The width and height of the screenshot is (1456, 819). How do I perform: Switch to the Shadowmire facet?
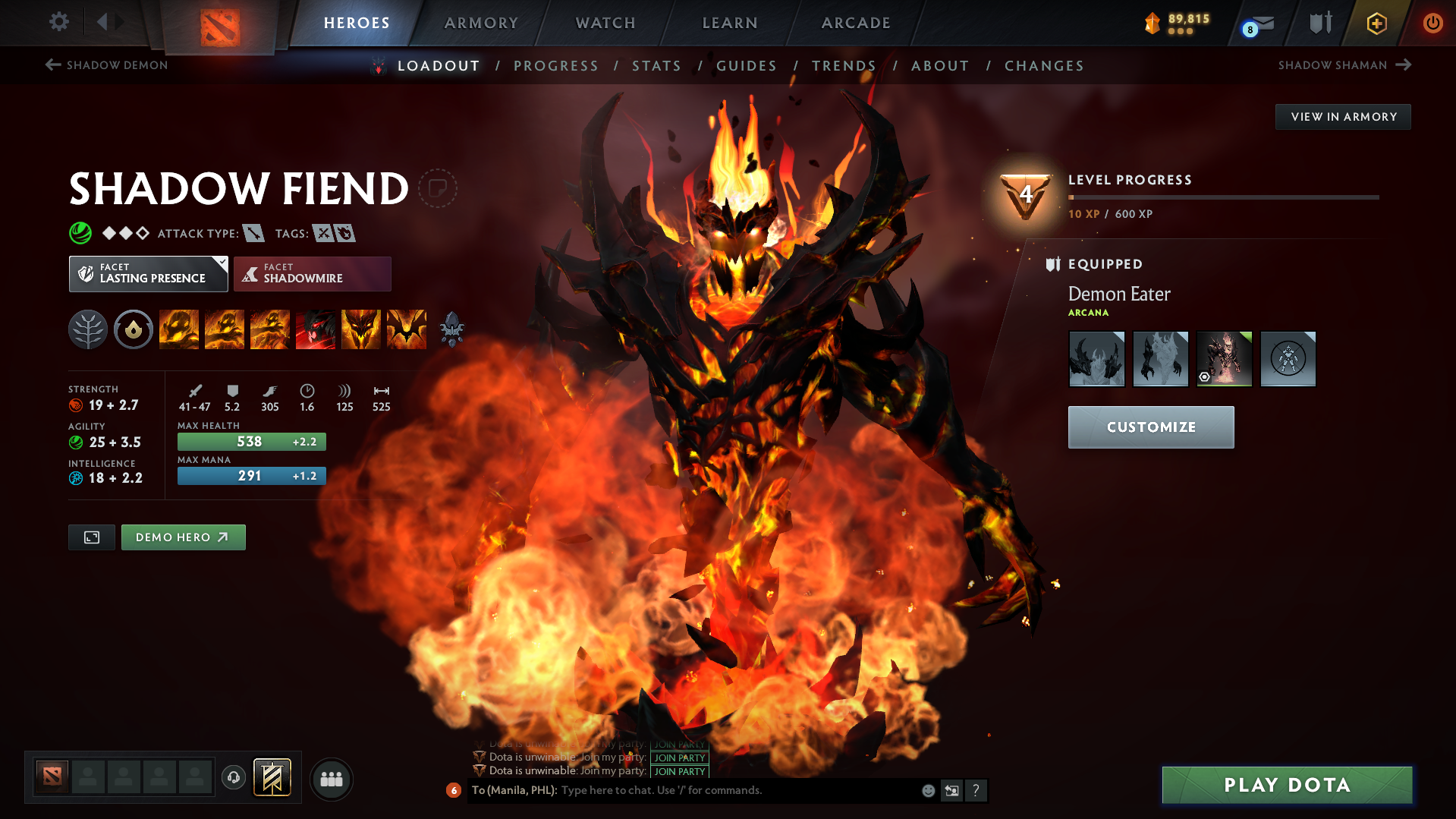point(312,273)
